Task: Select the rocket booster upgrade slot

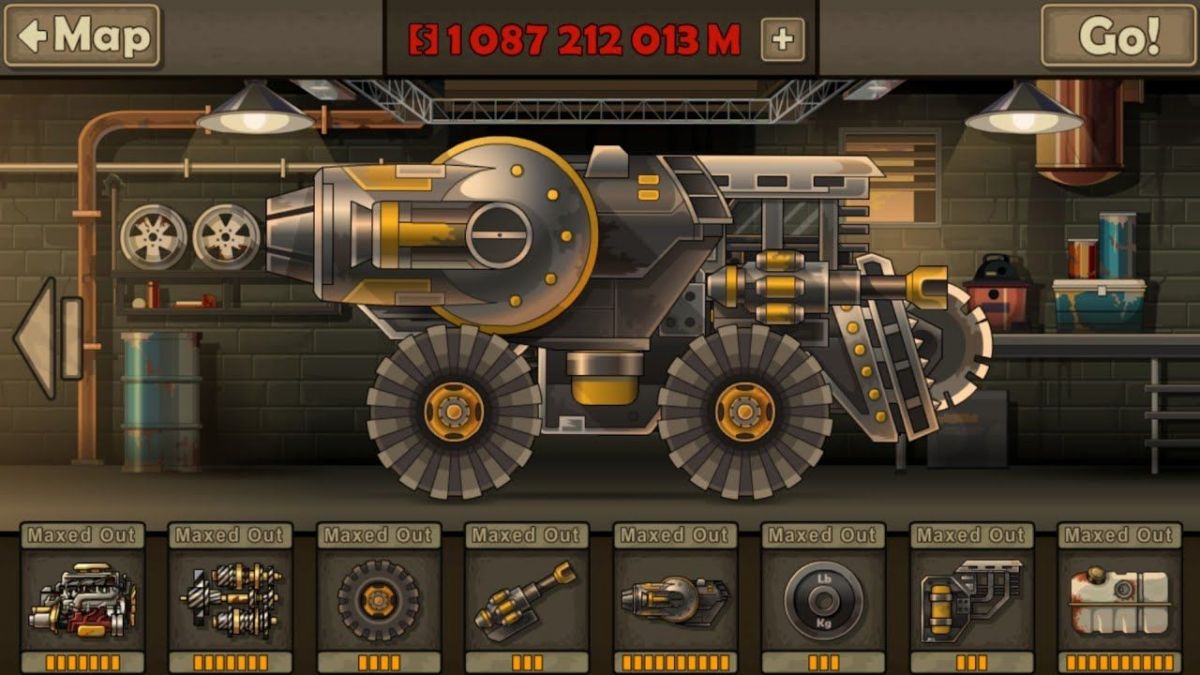Action: click(x=674, y=599)
